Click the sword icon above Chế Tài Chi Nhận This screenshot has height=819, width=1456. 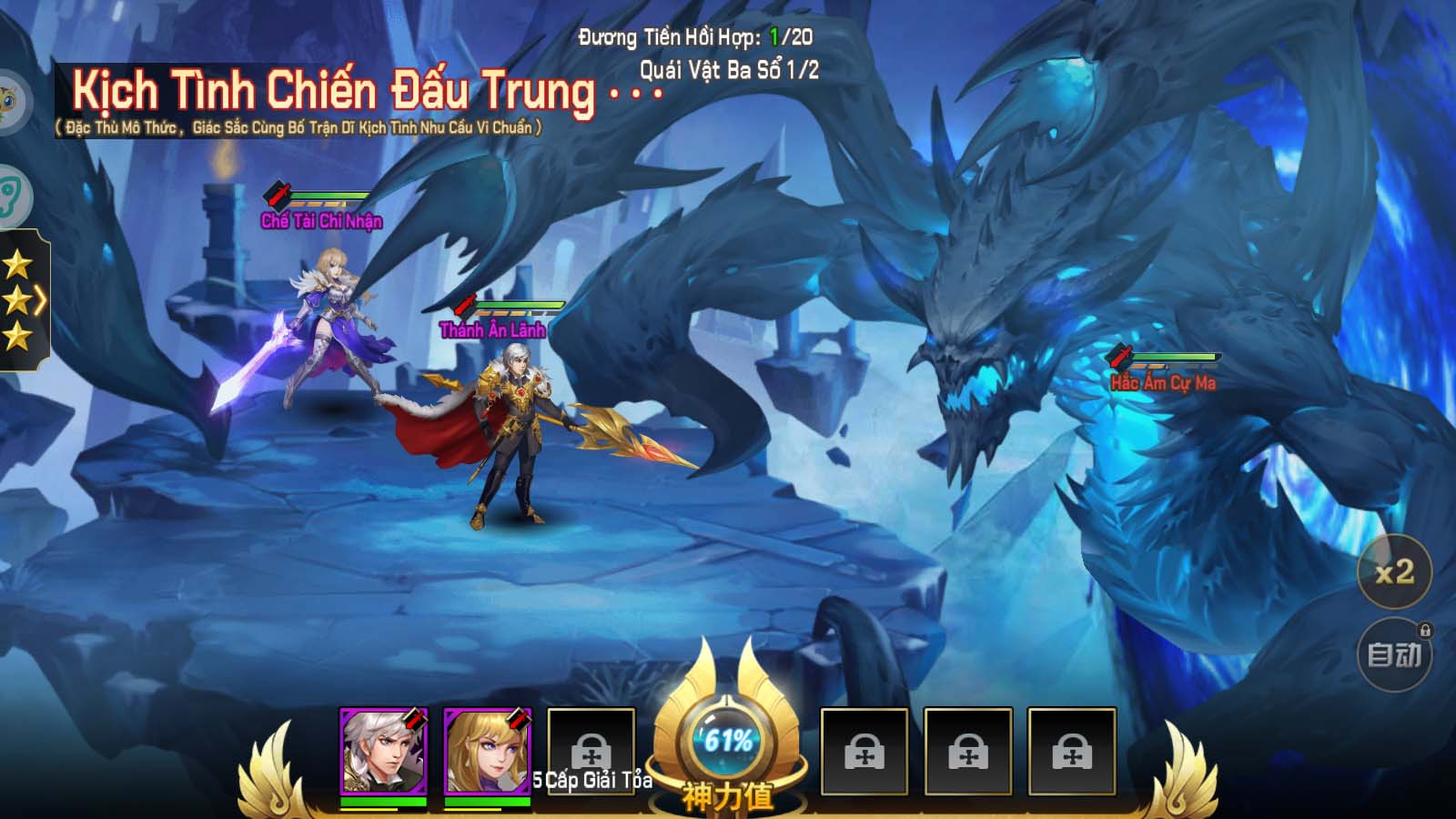pyautogui.click(x=276, y=194)
